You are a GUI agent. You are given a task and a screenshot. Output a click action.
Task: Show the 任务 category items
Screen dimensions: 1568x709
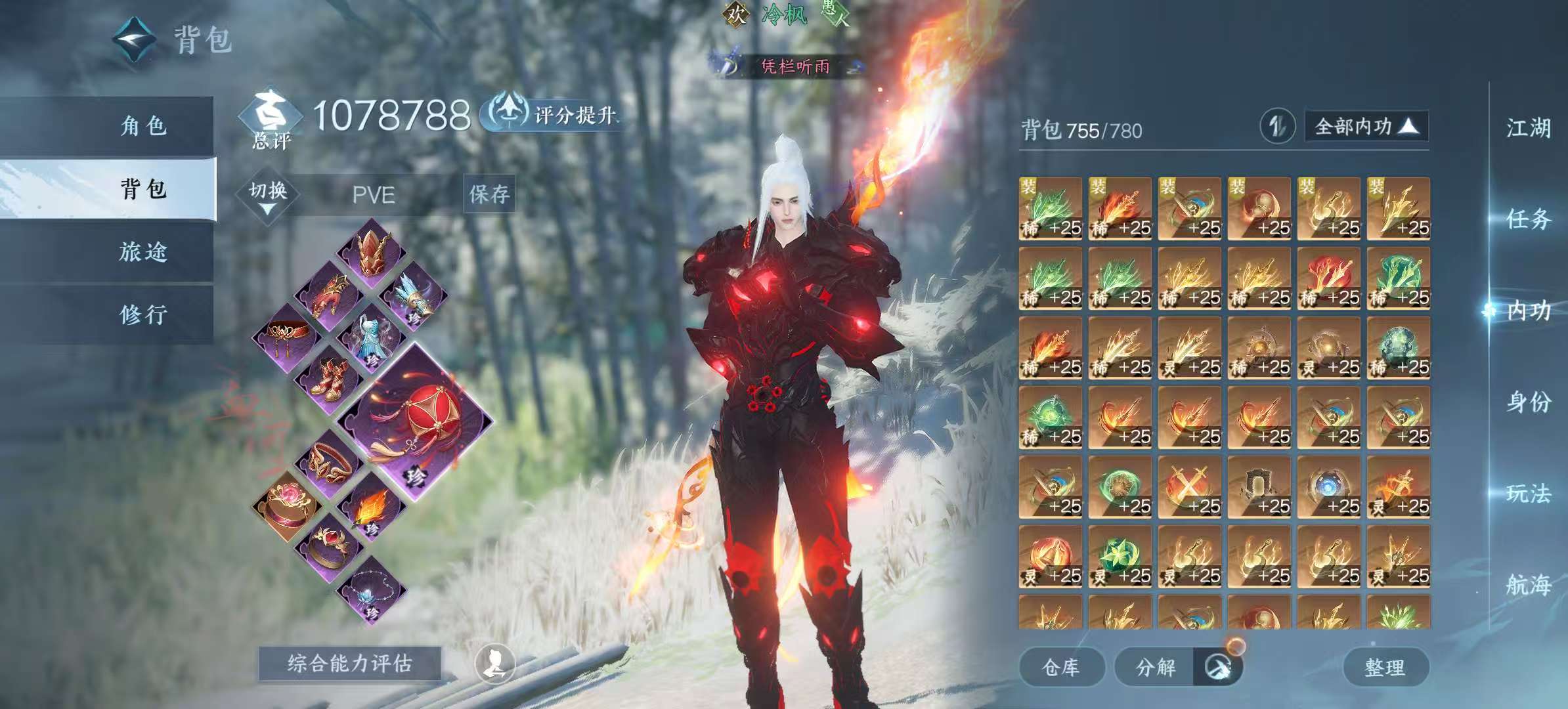coord(1529,219)
